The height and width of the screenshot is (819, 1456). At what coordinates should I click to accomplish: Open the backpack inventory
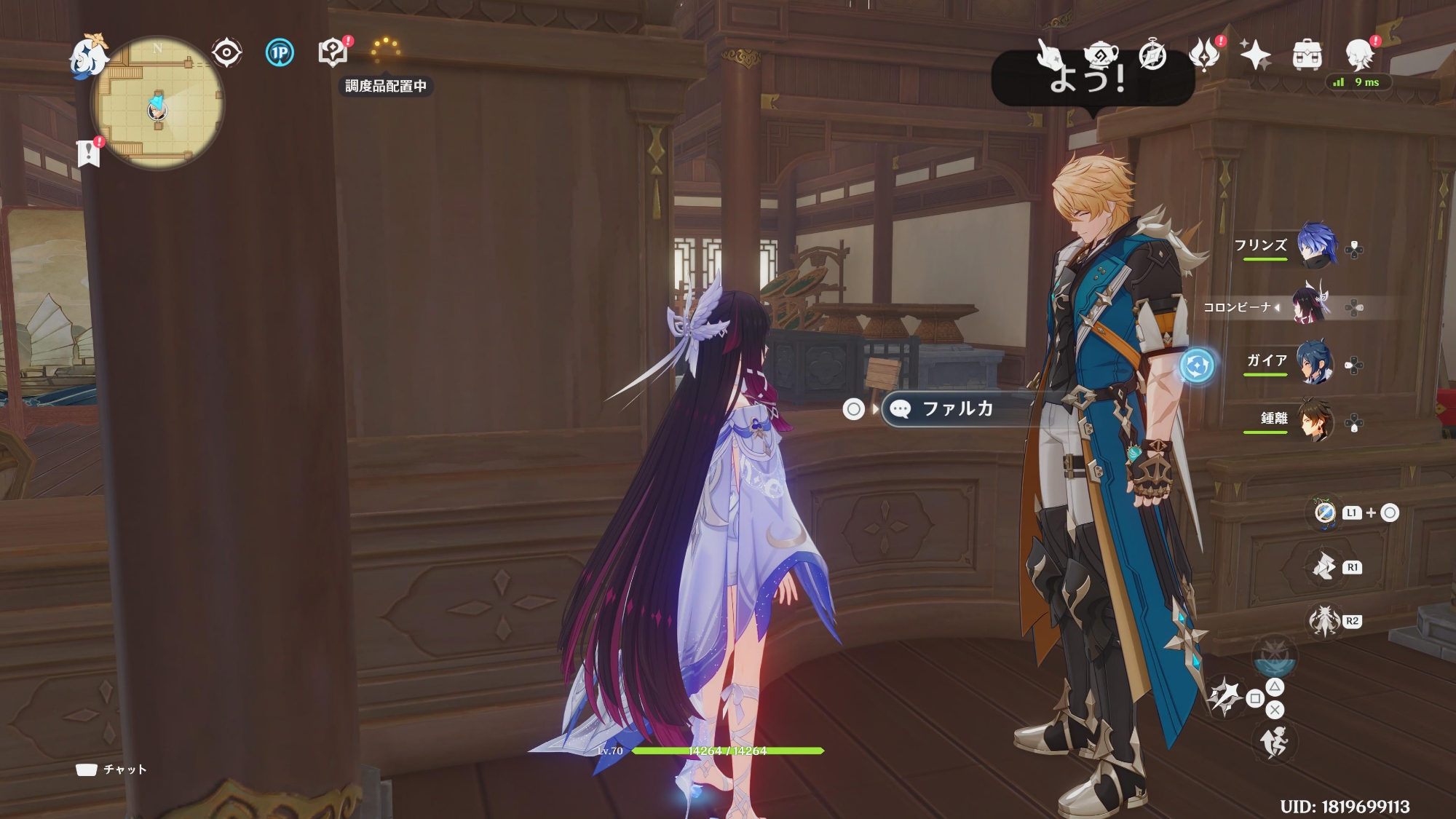(1307, 55)
